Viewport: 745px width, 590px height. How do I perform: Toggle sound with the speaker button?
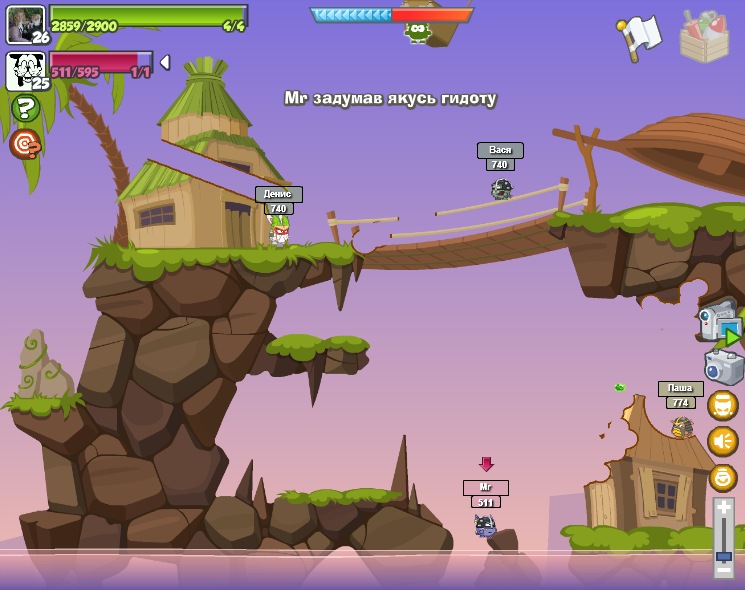(722, 441)
